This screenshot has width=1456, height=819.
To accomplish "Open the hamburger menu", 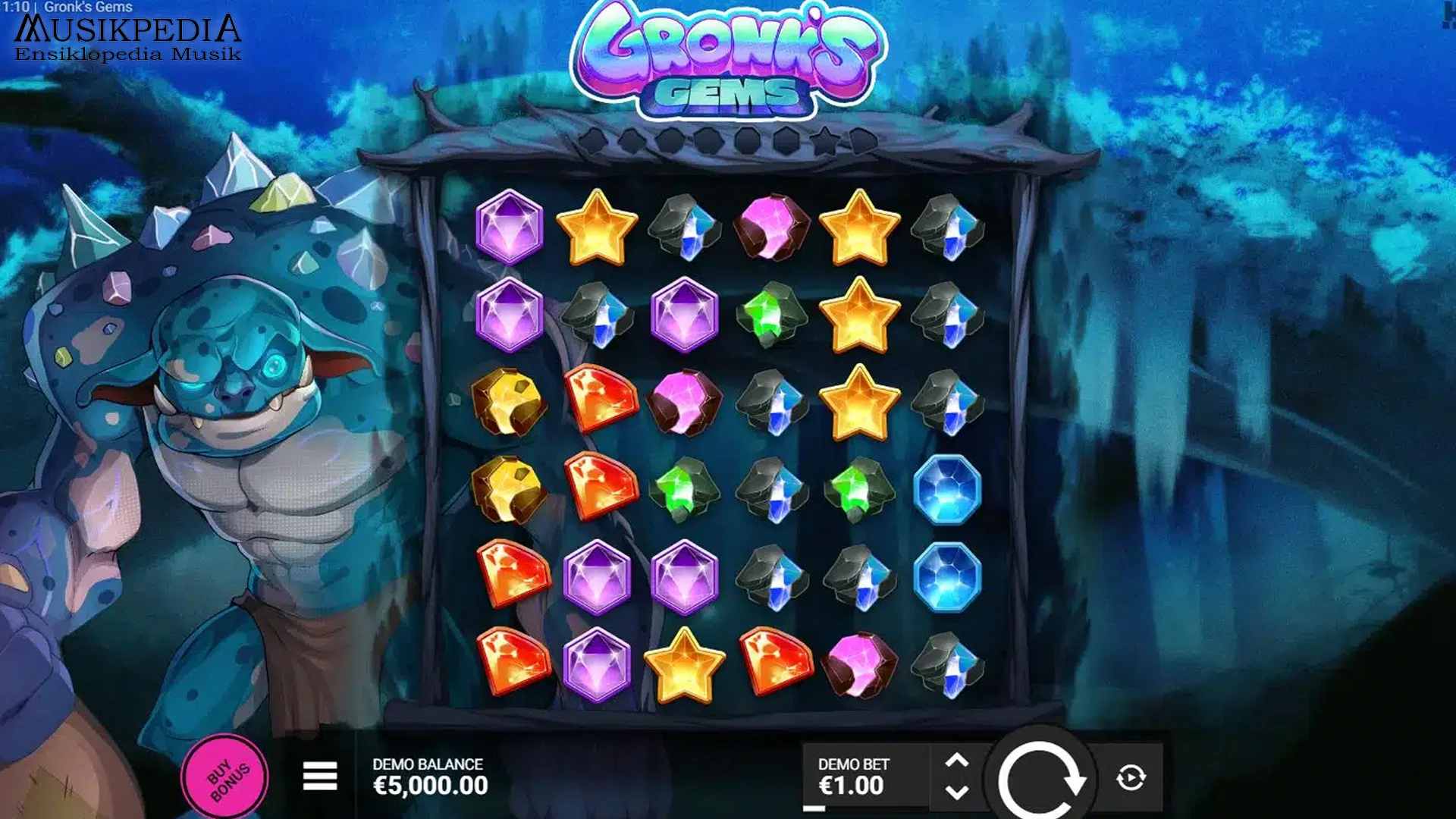I will coord(319,777).
